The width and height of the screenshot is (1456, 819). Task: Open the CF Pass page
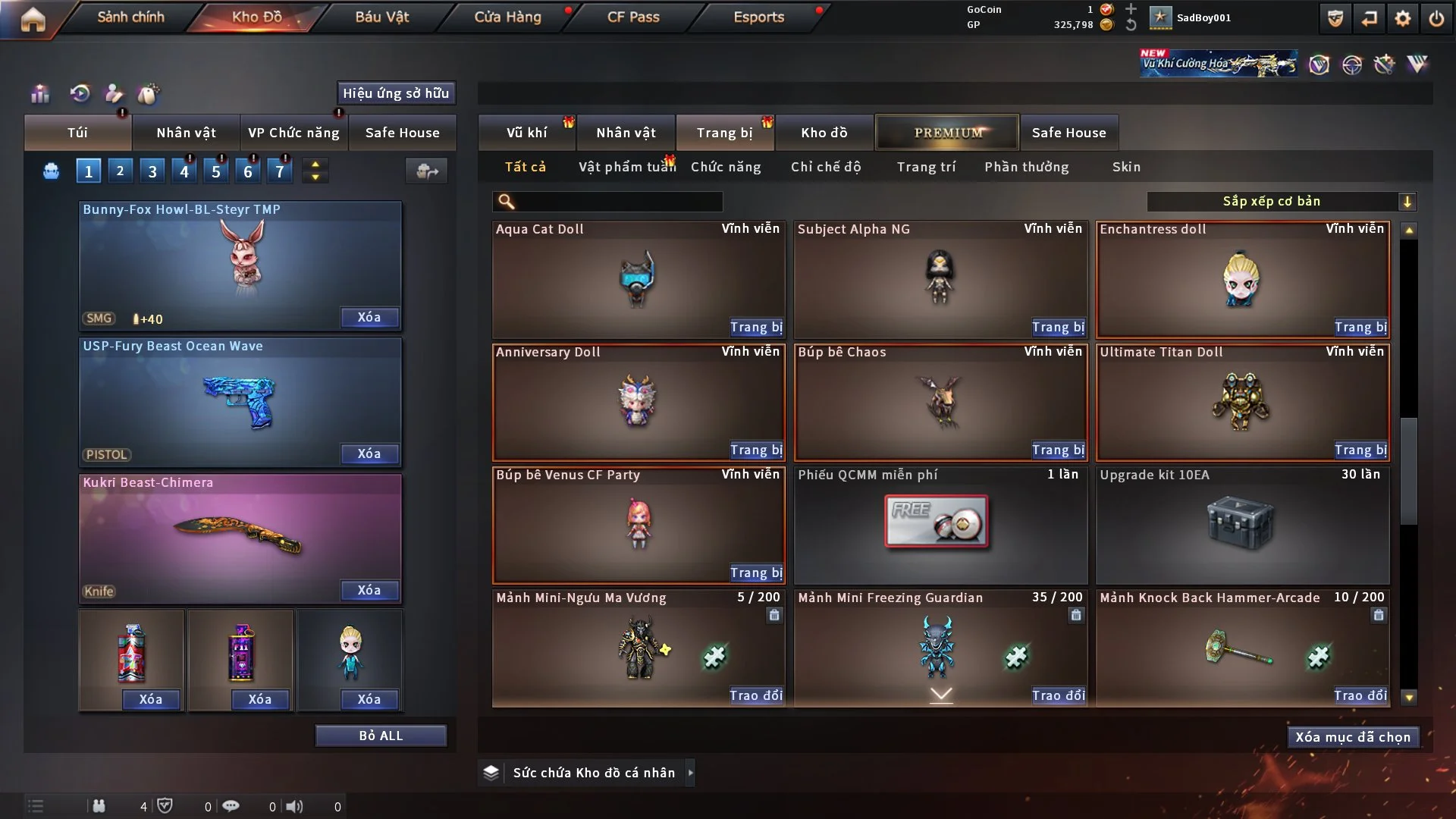(633, 17)
